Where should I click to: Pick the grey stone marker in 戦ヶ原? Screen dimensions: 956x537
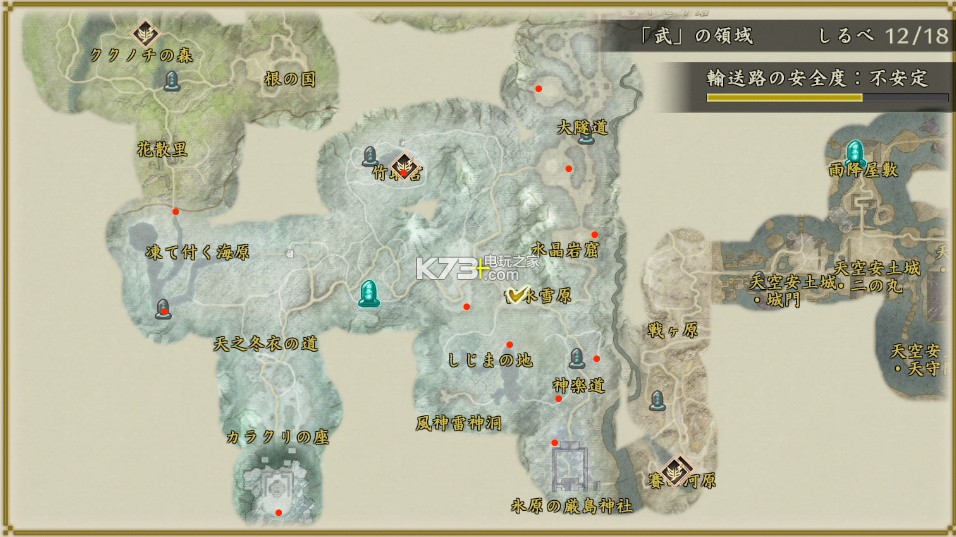tap(657, 400)
